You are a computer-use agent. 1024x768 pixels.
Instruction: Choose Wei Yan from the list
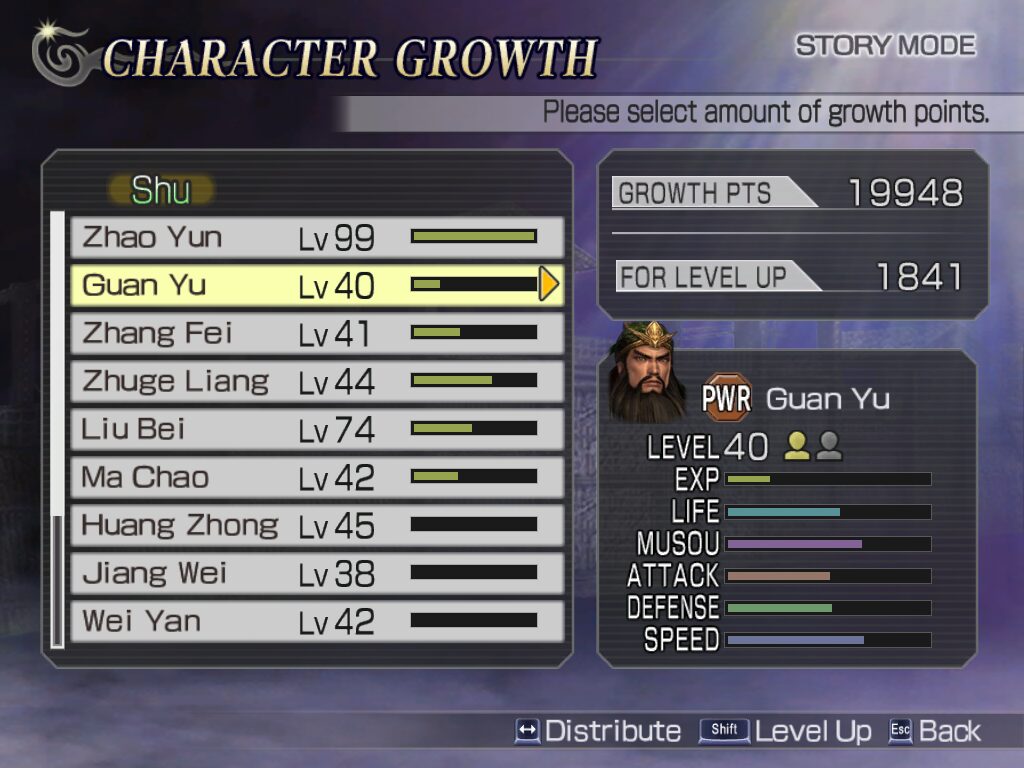coord(316,621)
